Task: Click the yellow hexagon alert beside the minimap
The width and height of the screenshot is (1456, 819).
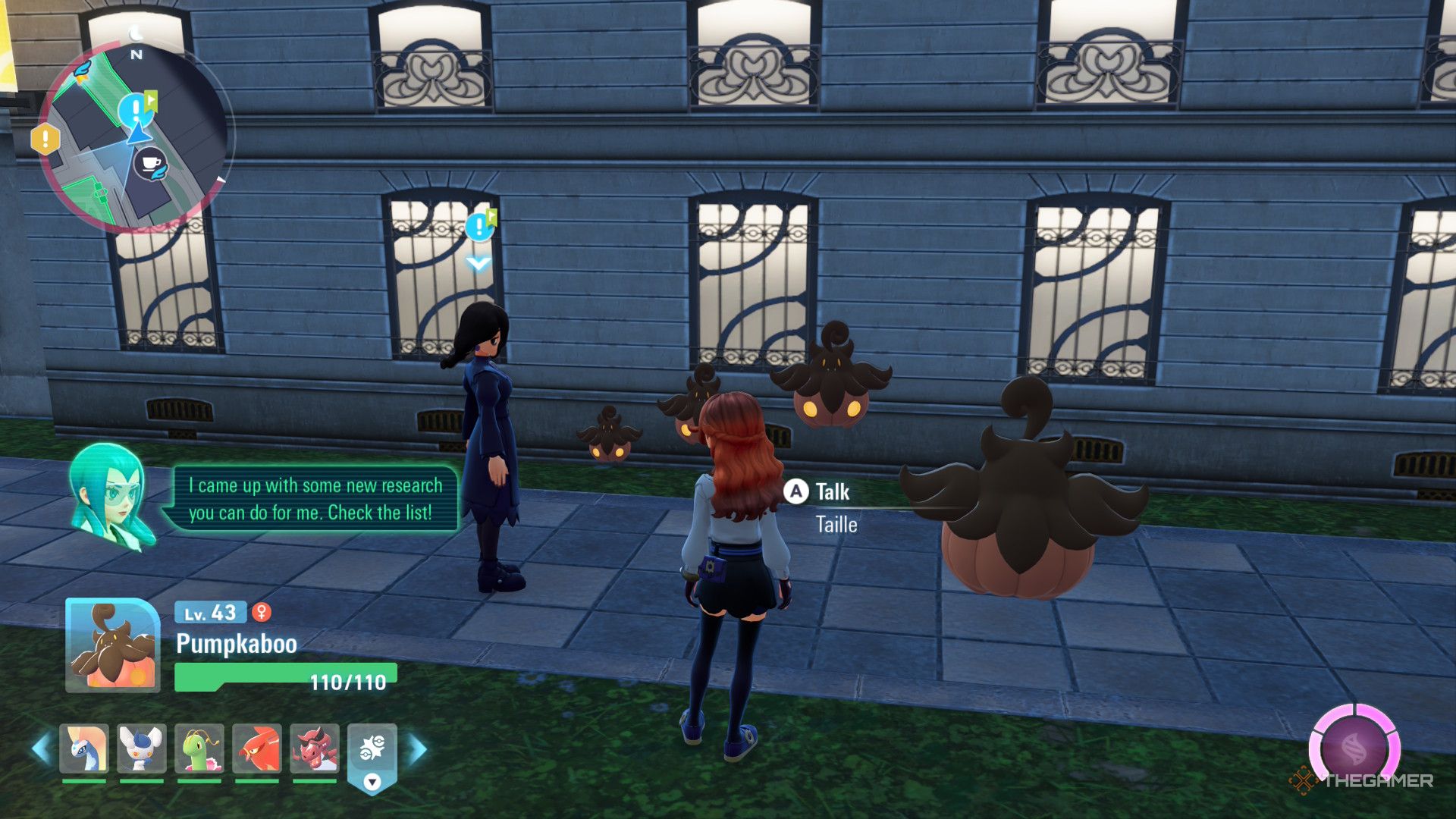Action: pos(45,139)
